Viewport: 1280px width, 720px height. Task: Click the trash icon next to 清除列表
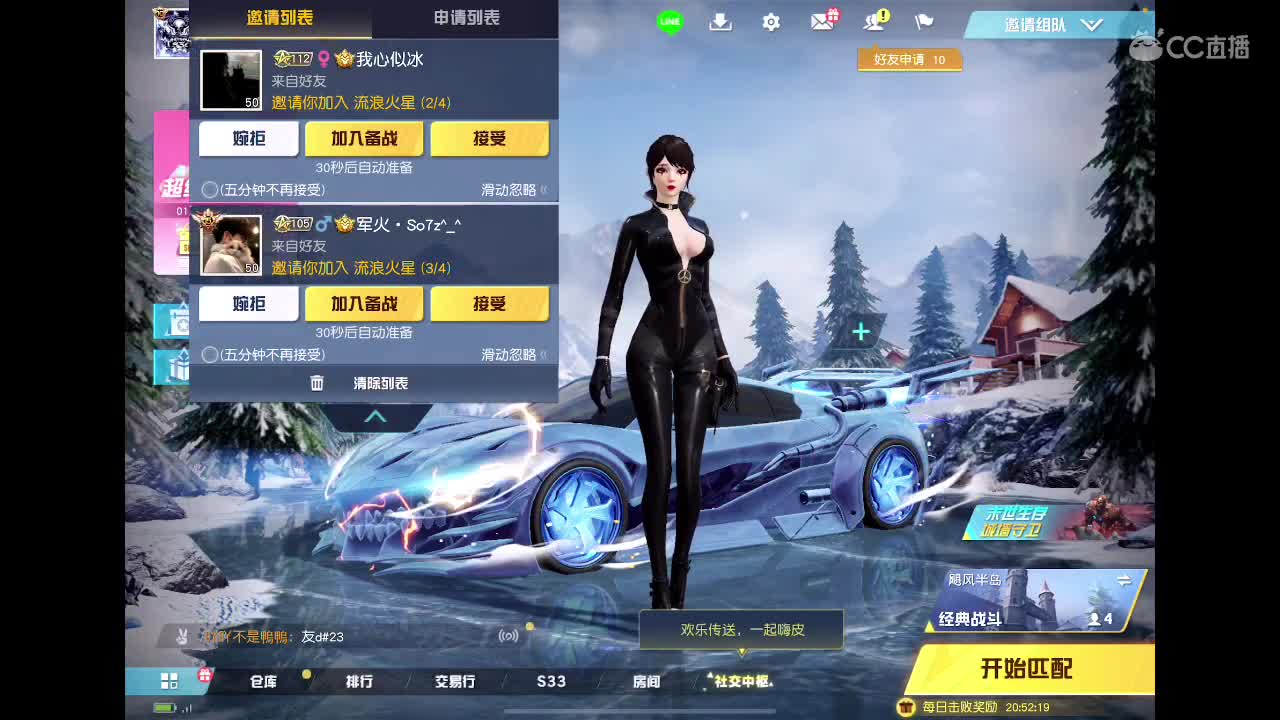316,382
